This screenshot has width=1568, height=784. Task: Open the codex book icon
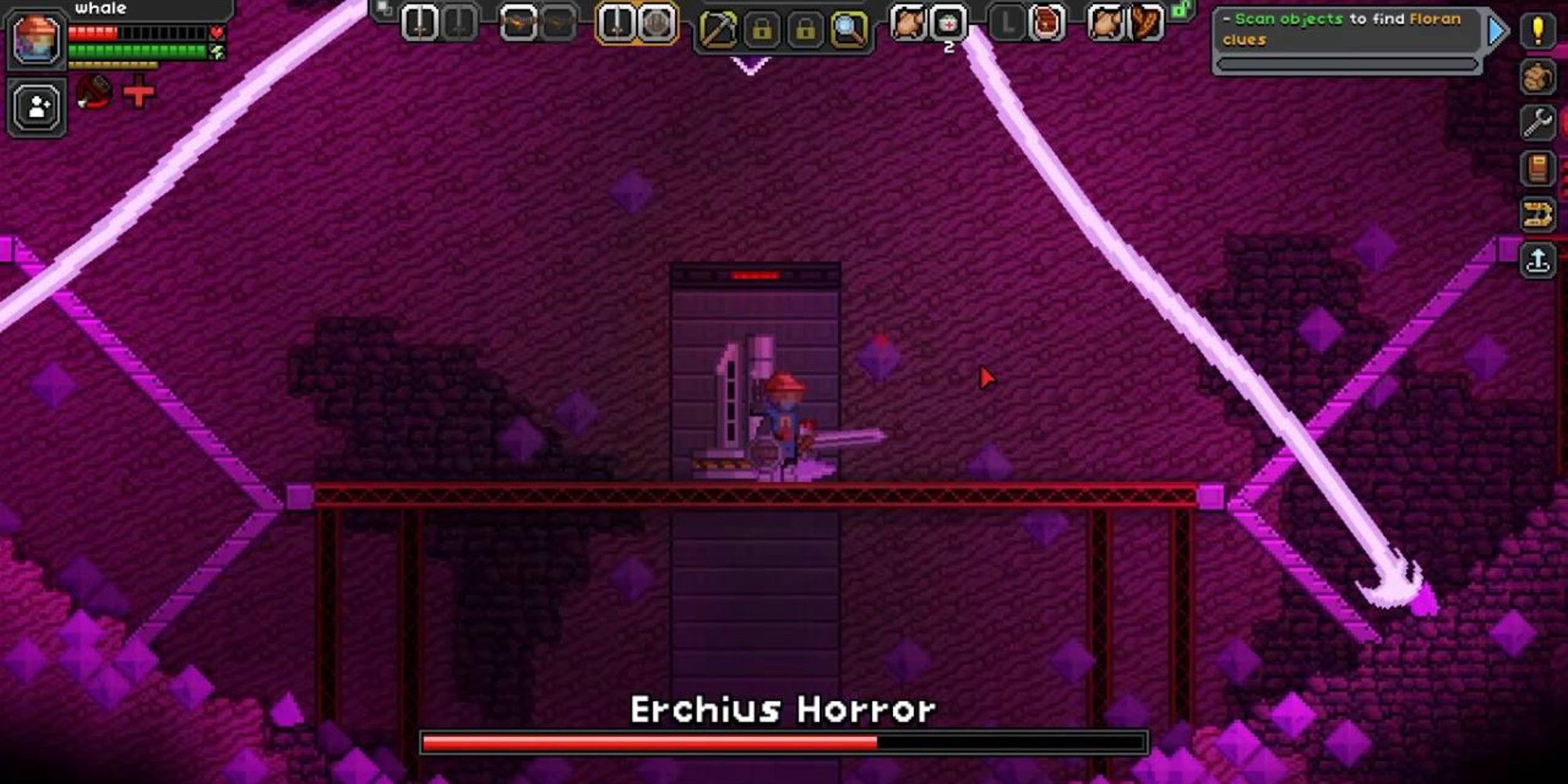(x=1537, y=168)
